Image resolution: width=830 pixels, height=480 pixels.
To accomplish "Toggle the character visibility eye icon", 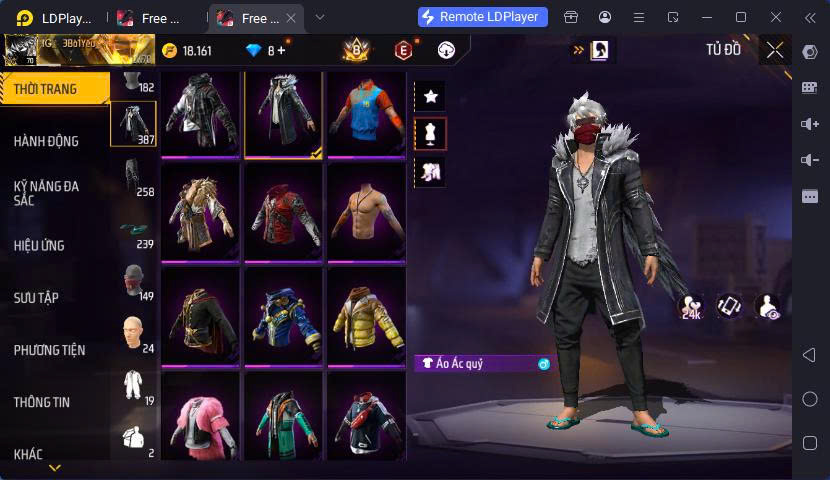I will [x=768, y=307].
